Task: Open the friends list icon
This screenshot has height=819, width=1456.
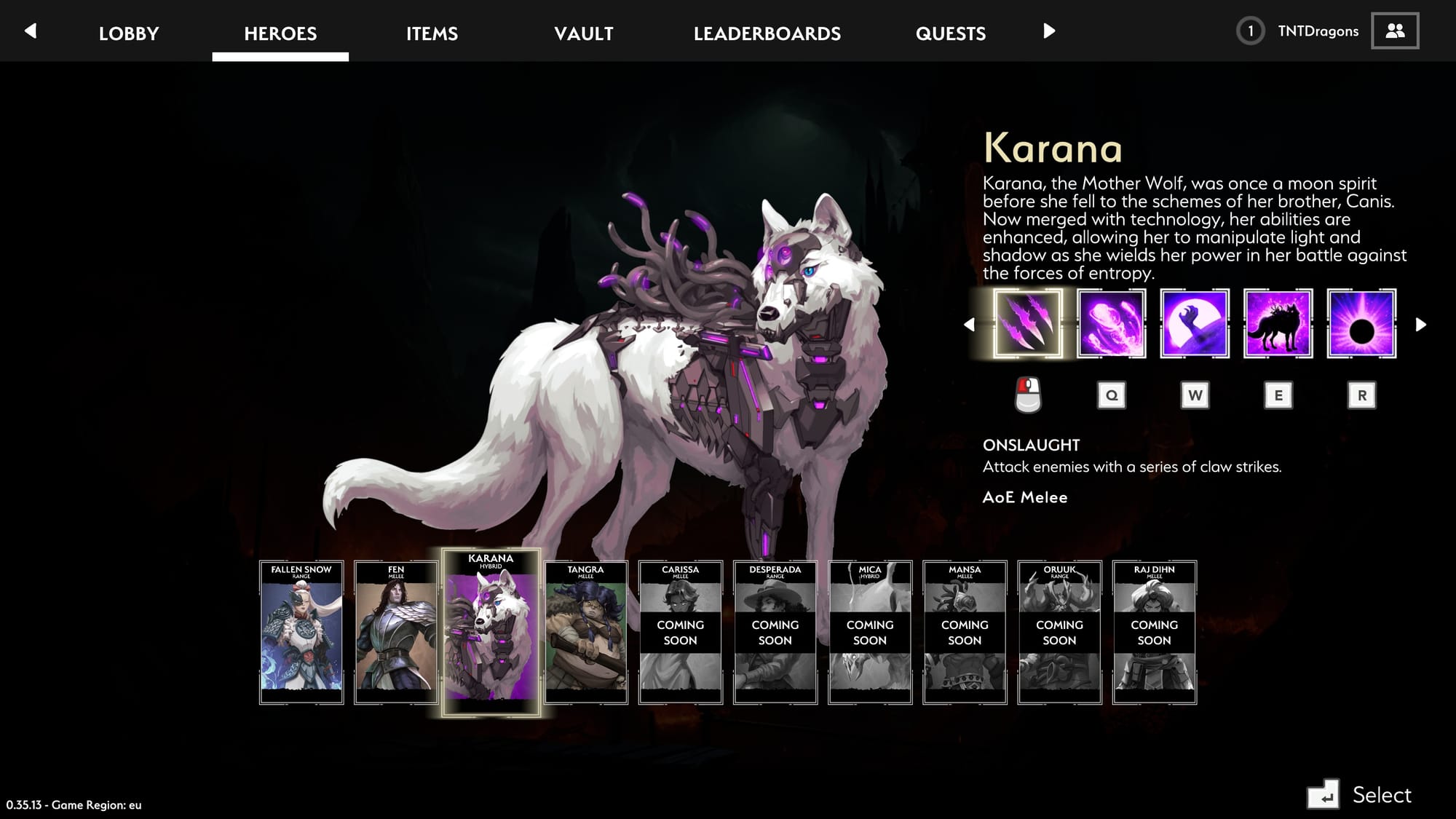Action: point(1394,31)
